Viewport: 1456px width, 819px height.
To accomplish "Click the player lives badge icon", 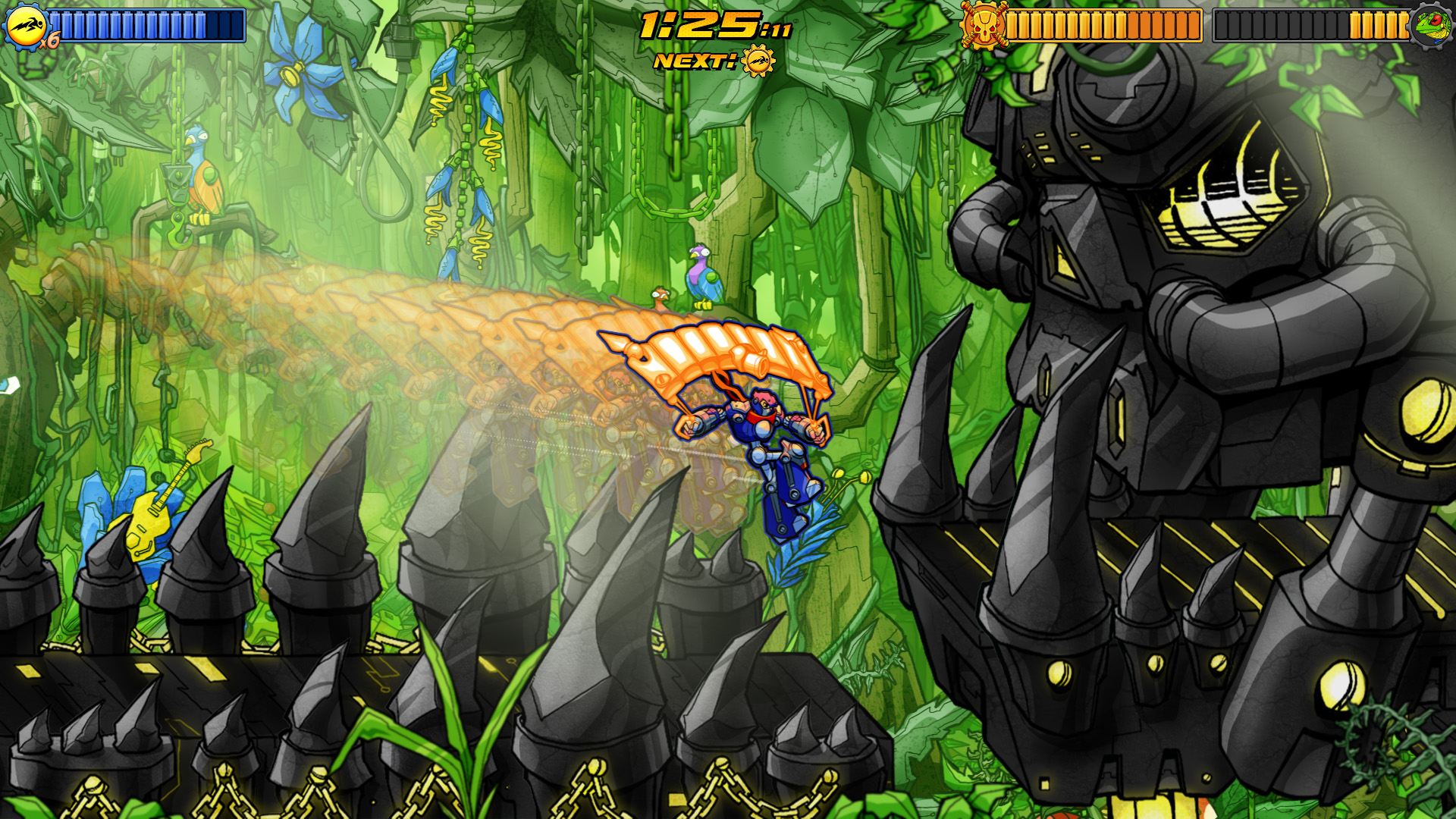I will 26,26.
